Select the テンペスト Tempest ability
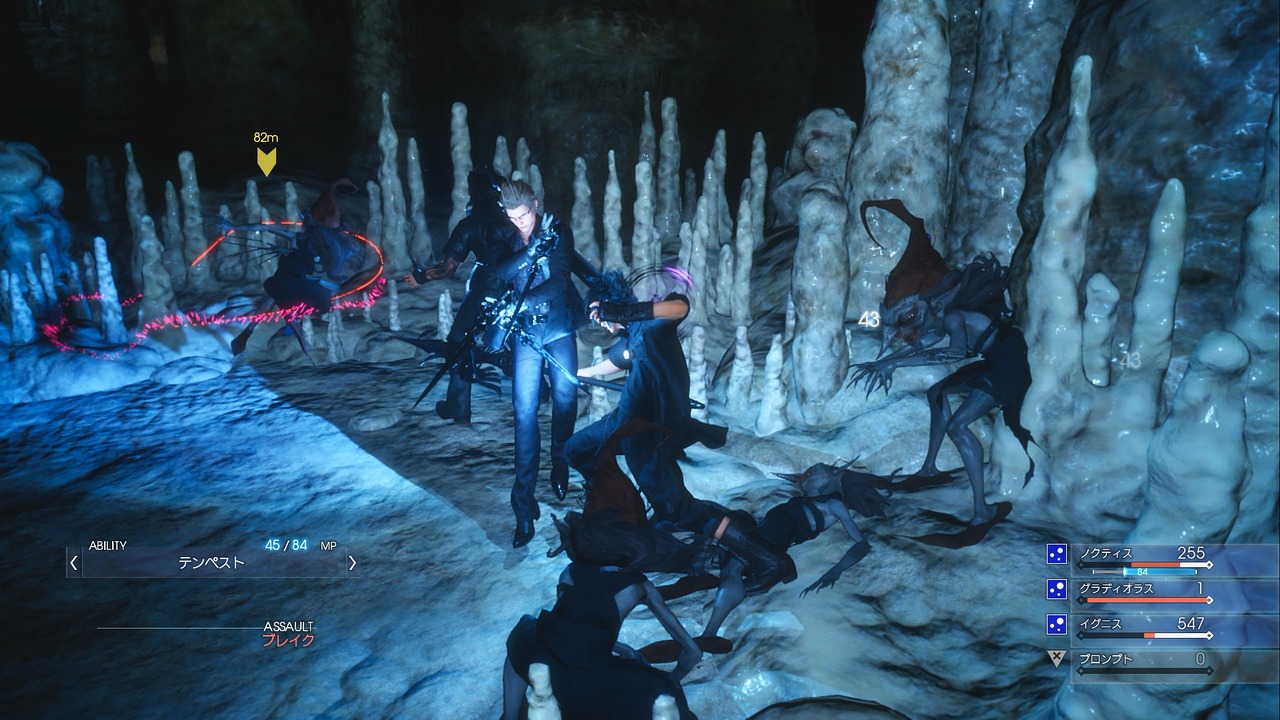Screen dimensions: 1280x720 tap(211, 561)
